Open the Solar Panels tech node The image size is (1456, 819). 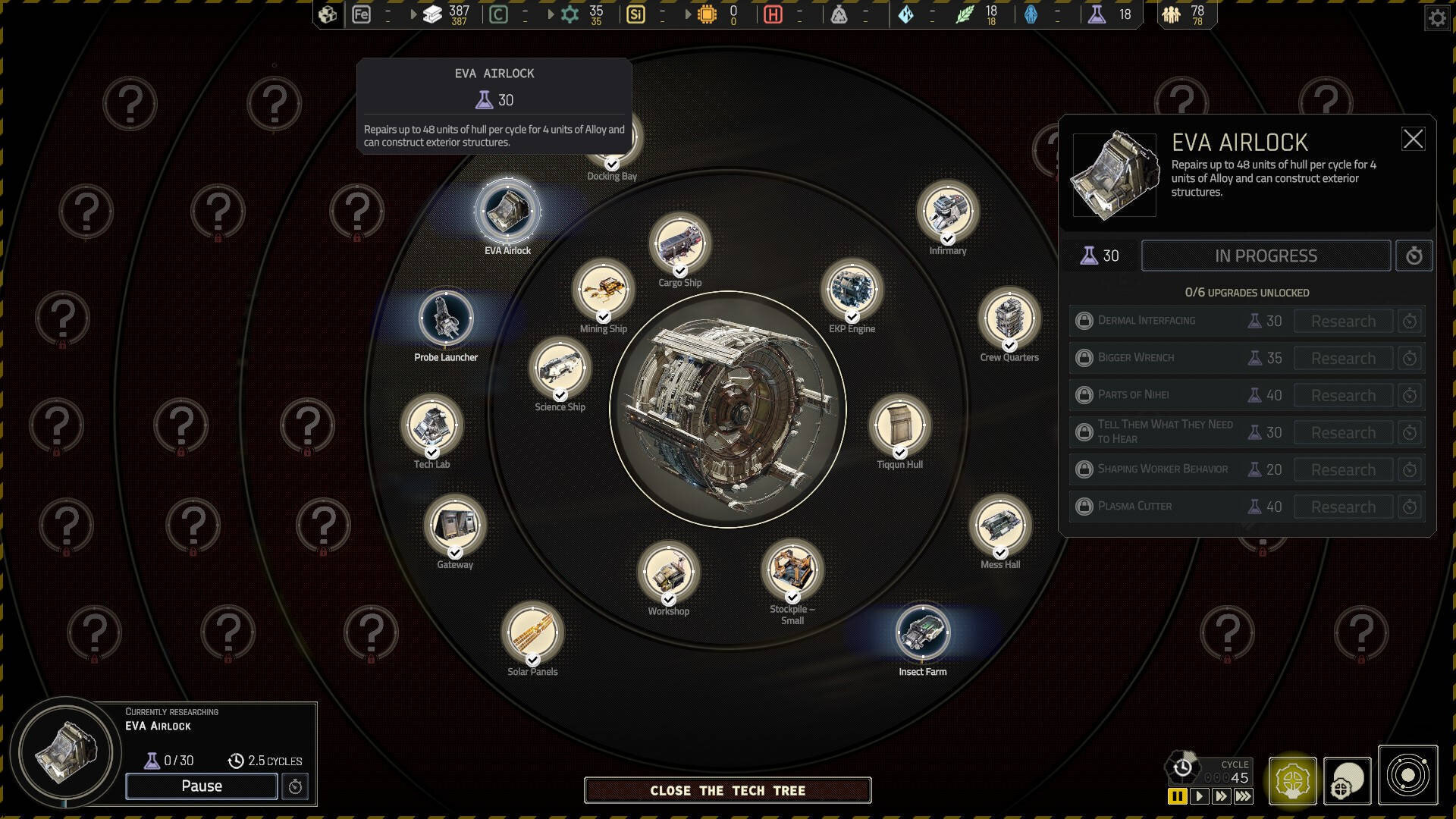(532, 632)
